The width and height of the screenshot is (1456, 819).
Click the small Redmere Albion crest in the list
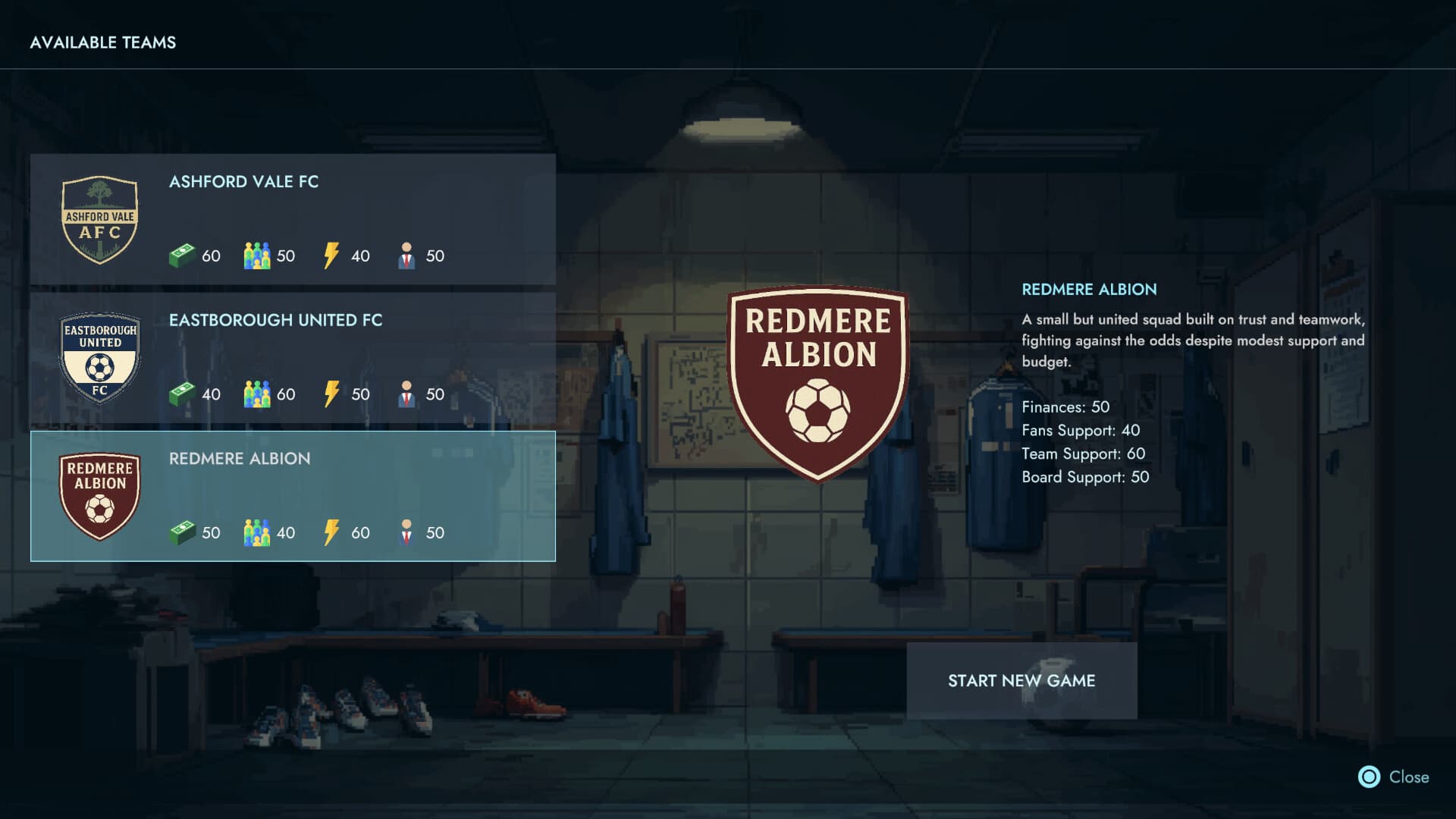(99, 494)
